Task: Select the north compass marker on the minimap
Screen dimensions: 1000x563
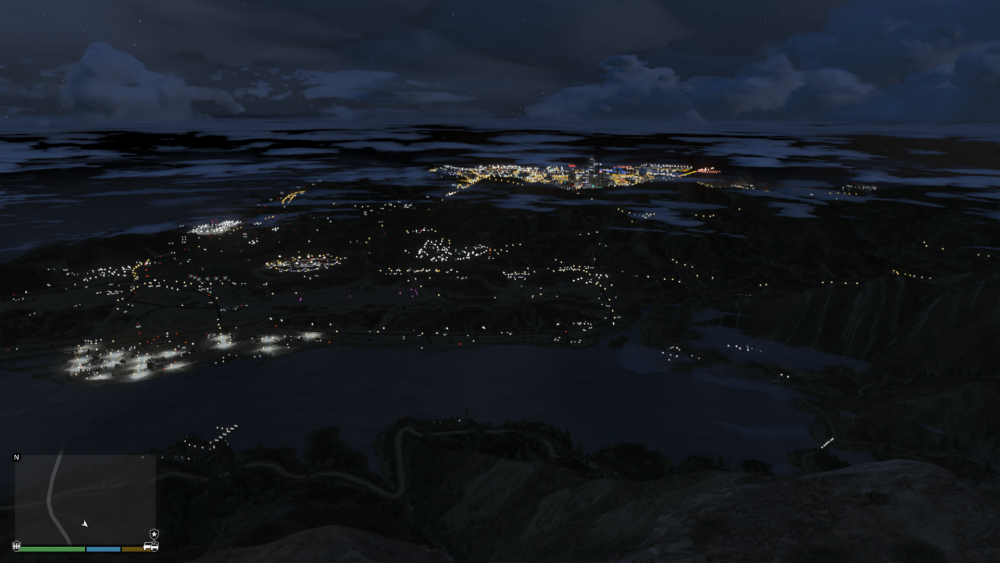Action: click(x=16, y=457)
